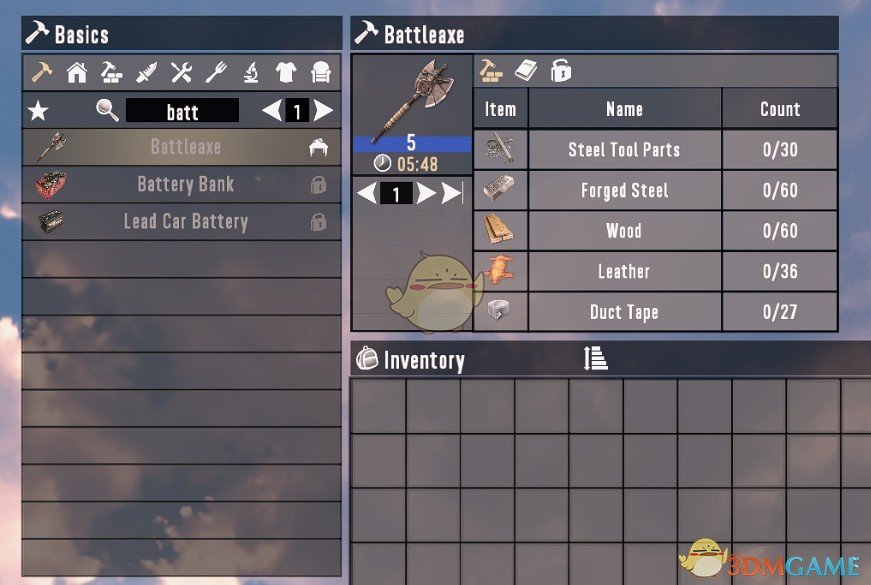Switch to the house building category
871x585 pixels.
point(77,72)
